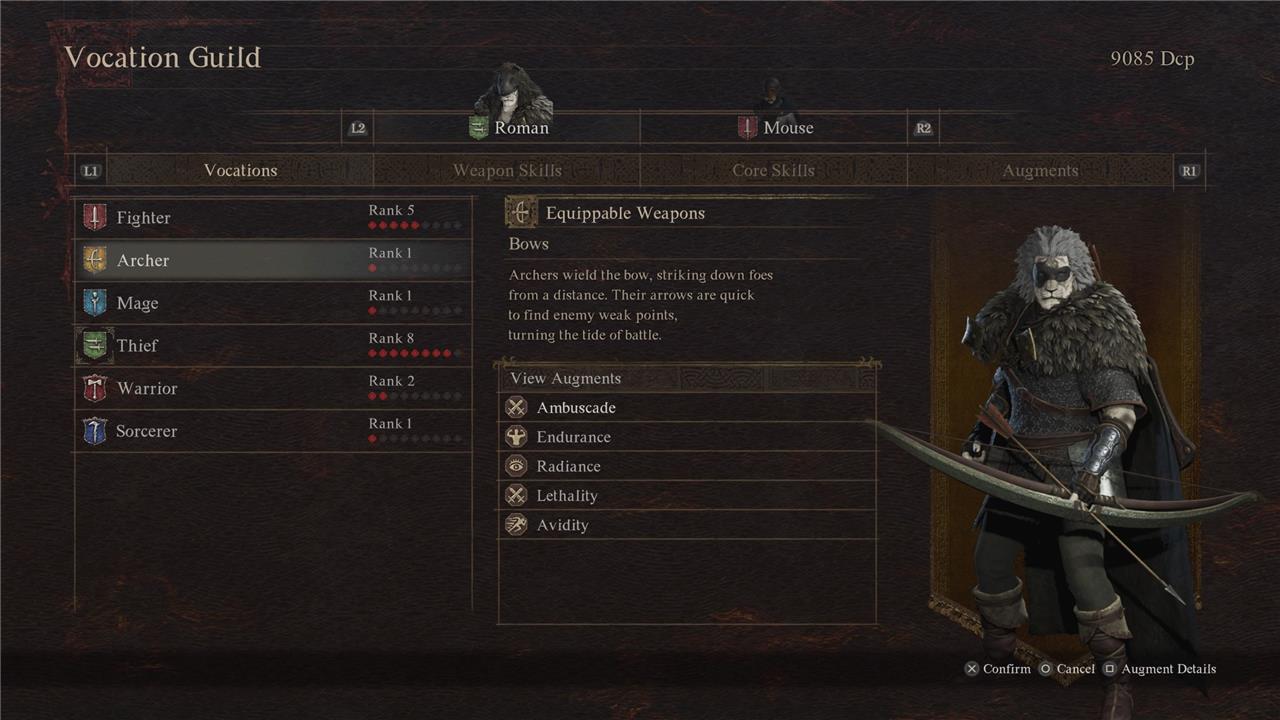This screenshot has height=720, width=1280.
Task: Switch to the Vocations tab
Action: (240, 171)
